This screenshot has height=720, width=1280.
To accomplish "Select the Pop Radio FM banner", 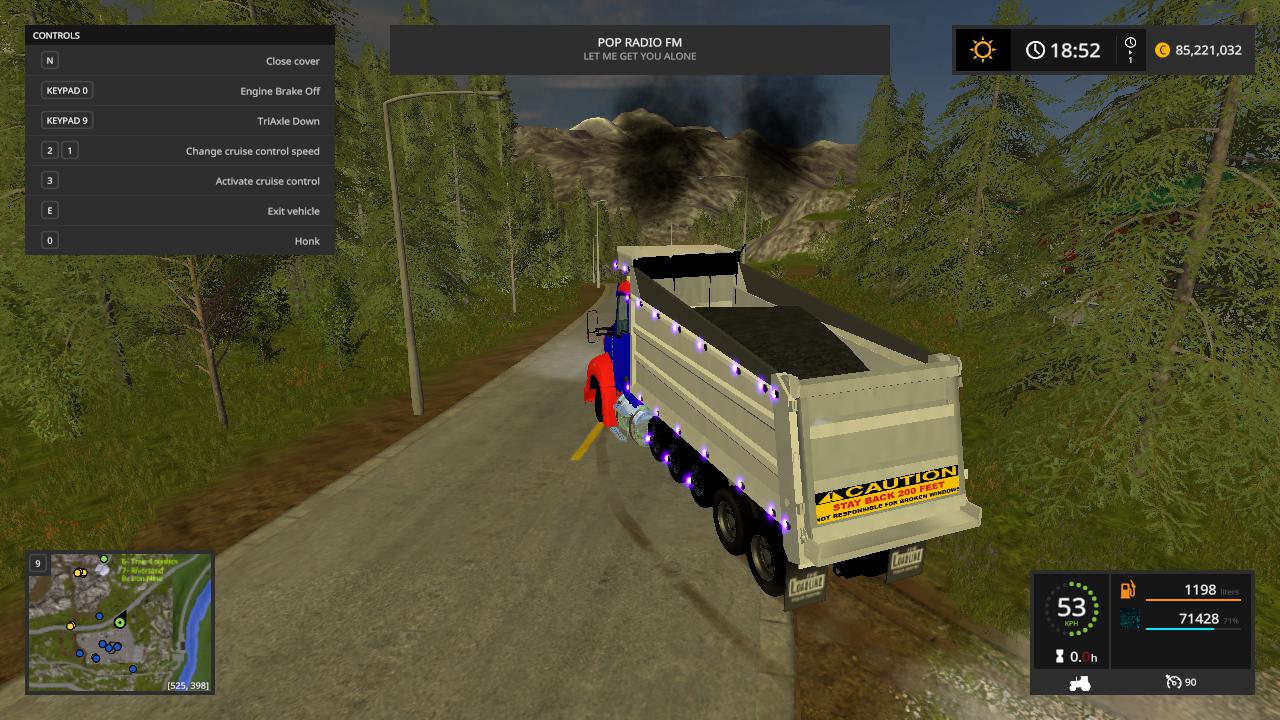I will (x=639, y=49).
